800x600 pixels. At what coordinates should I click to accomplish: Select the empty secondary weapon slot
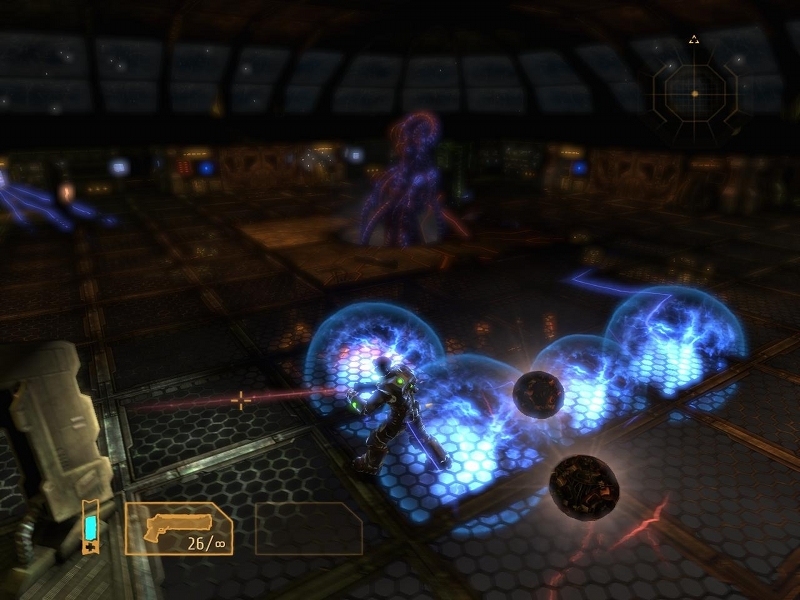pyautogui.click(x=309, y=528)
